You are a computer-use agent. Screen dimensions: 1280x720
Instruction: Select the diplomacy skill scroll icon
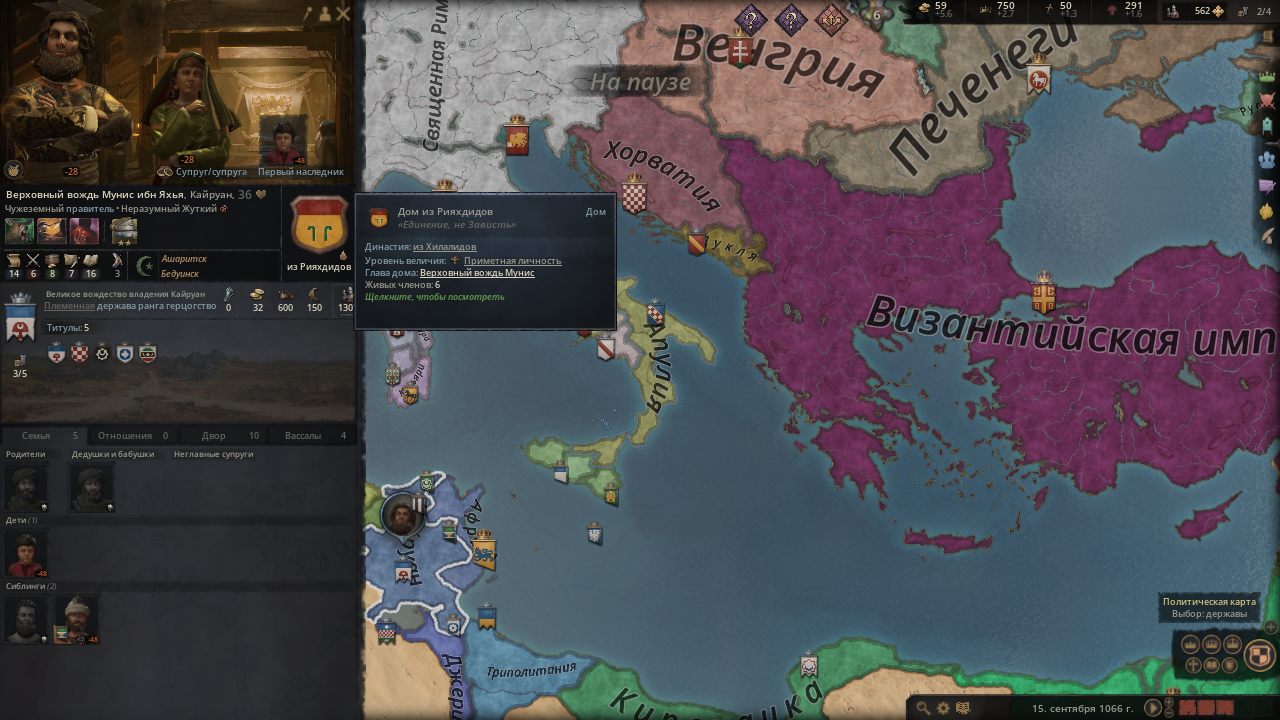click(x=14, y=260)
